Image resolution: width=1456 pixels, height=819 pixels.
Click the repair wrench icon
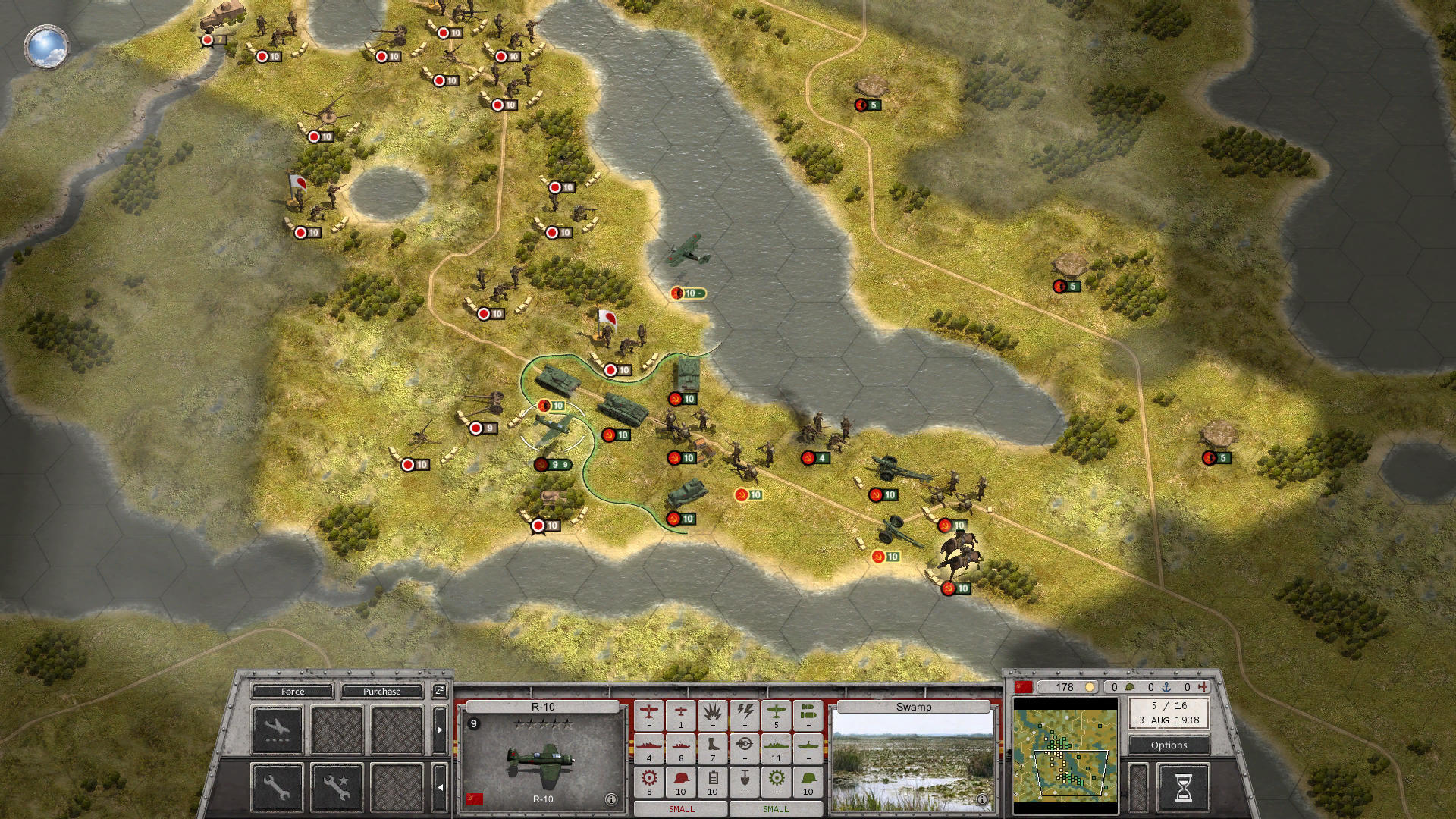[276, 789]
